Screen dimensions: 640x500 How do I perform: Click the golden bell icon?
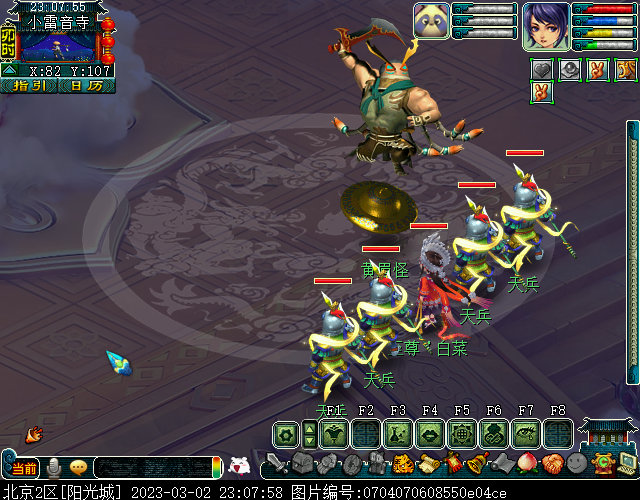pos(478,463)
